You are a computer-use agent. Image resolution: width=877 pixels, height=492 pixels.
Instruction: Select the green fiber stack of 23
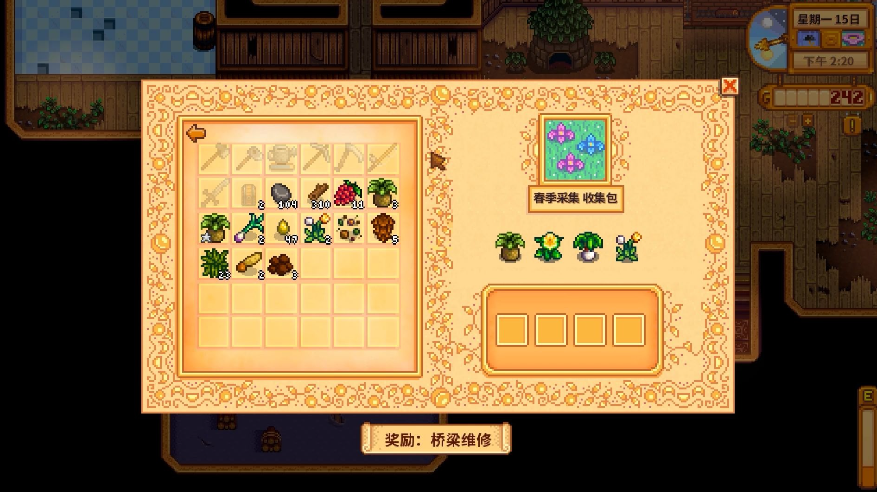point(216,263)
